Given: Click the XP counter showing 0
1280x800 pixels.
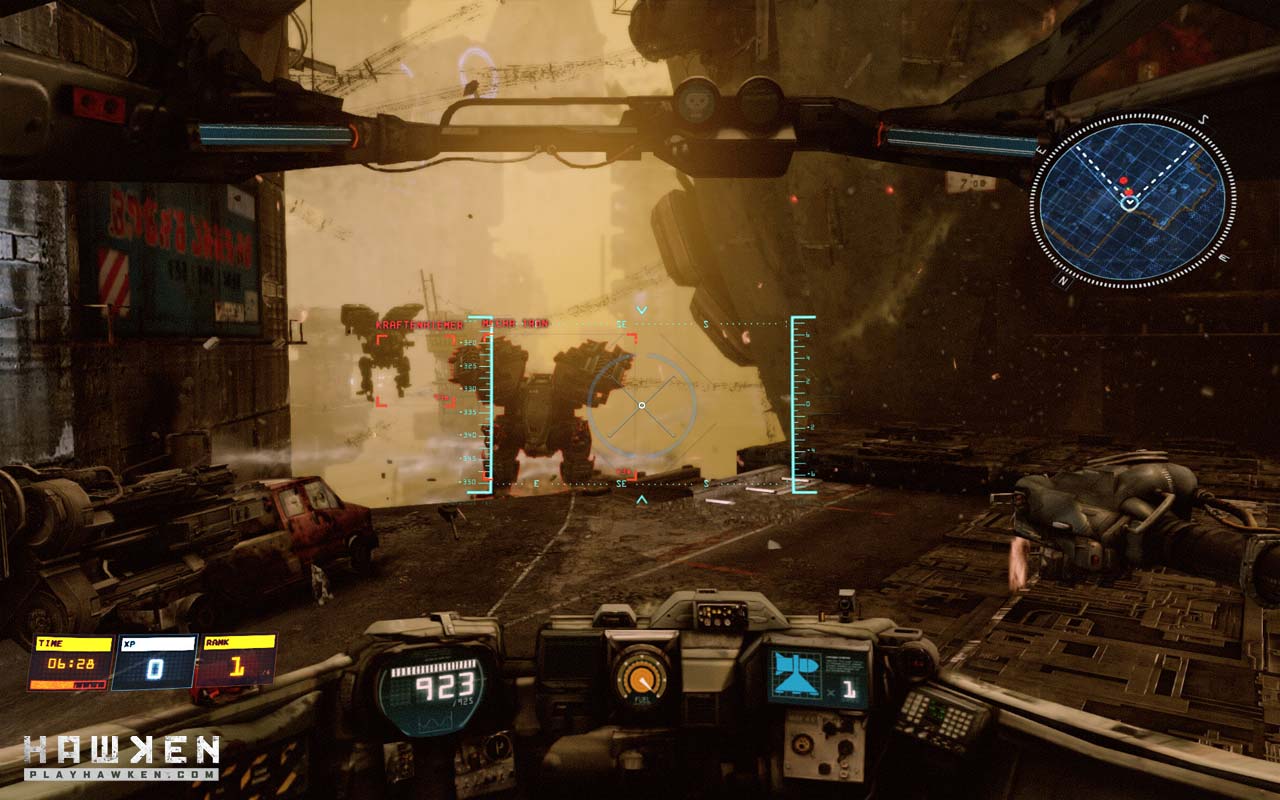Looking at the screenshot, I should tap(155, 668).
